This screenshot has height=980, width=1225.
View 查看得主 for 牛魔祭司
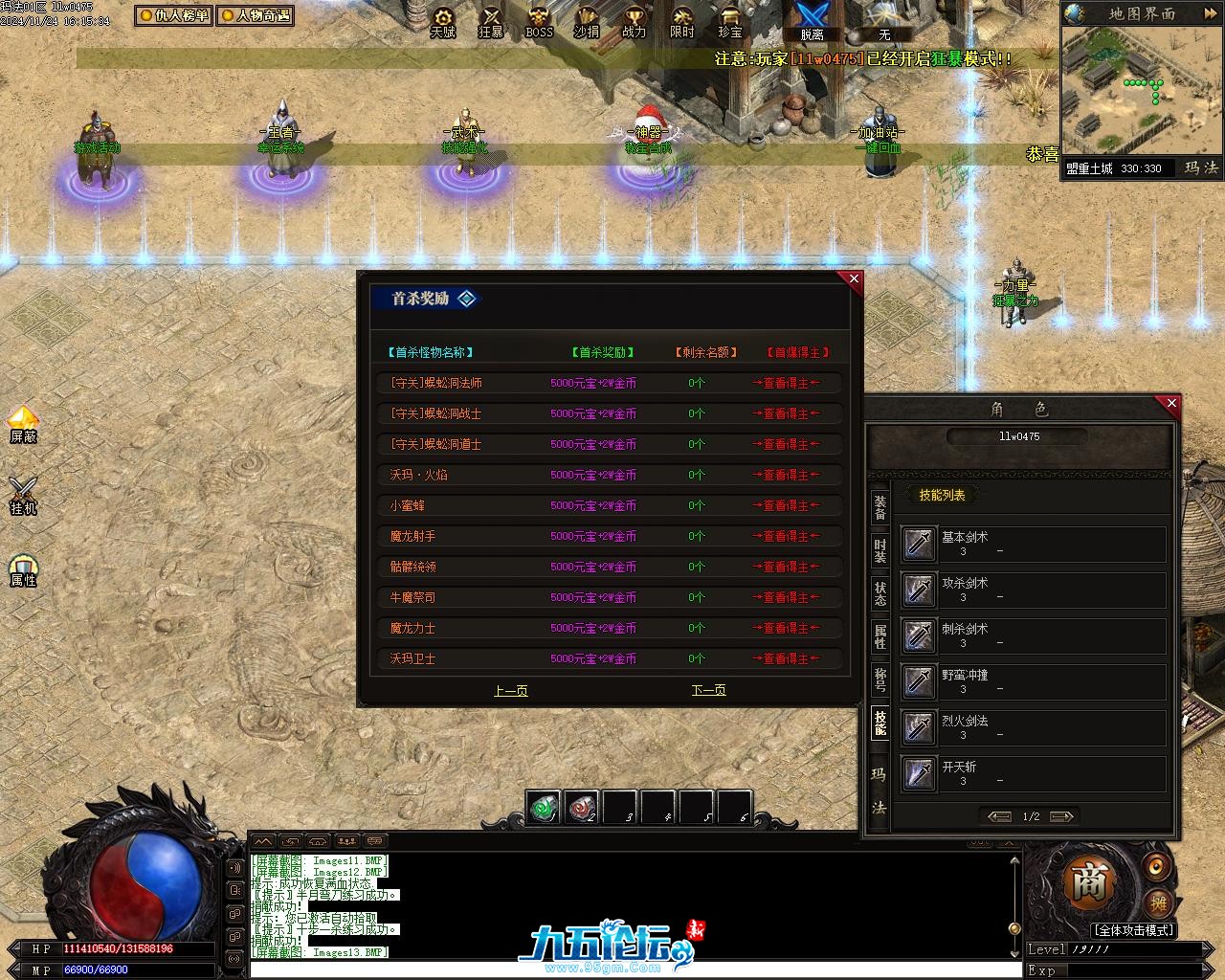point(786,597)
